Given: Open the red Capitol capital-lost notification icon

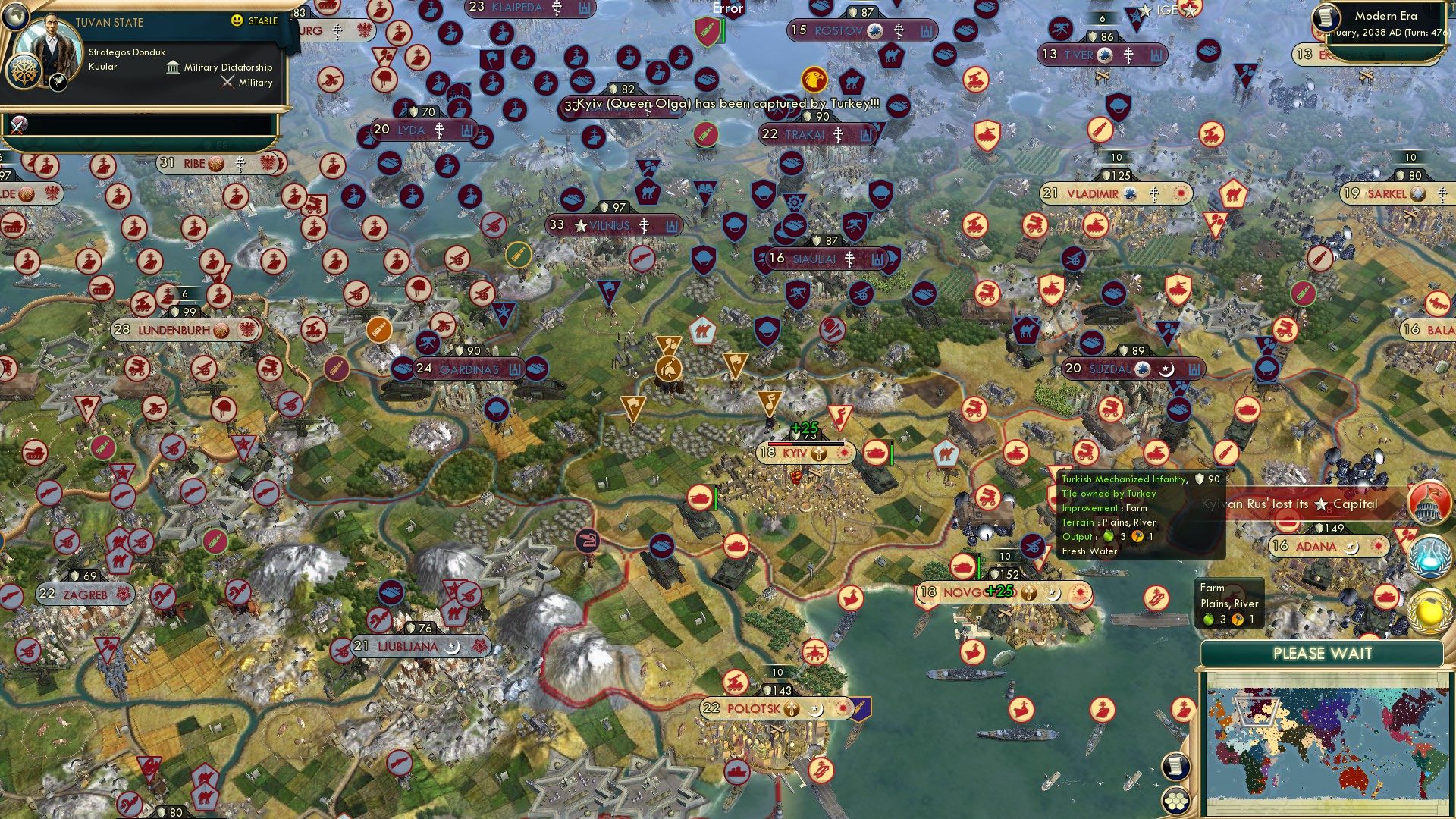Looking at the screenshot, I should [1428, 503].
